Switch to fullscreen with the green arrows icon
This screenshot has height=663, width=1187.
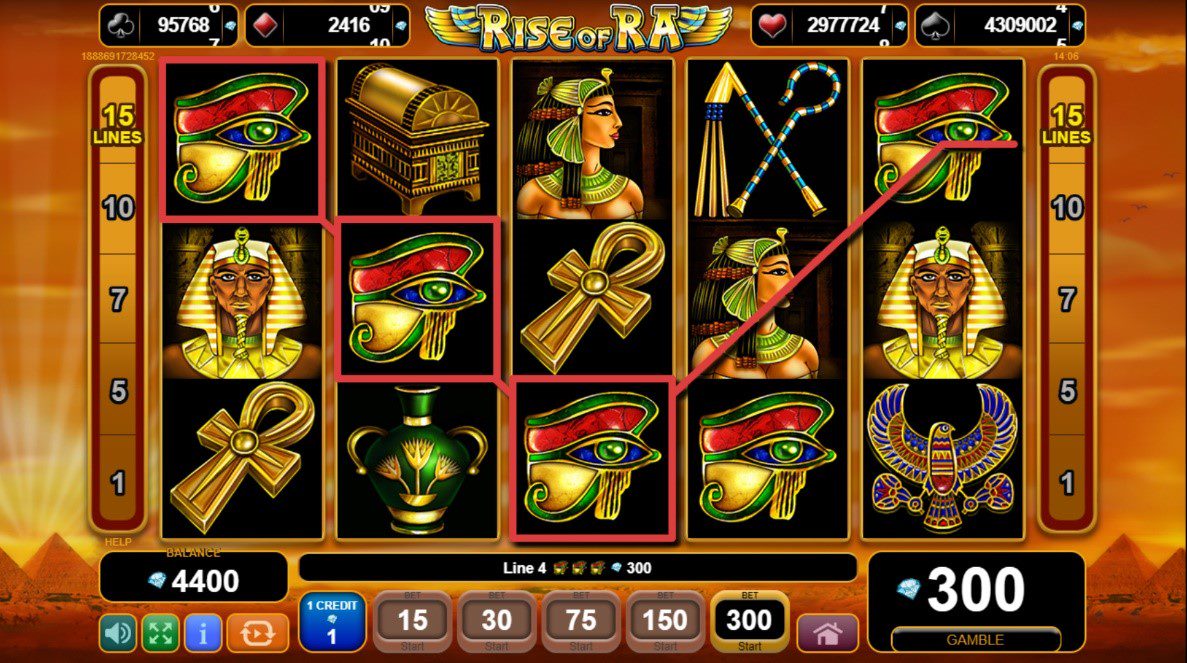point(160,633)
